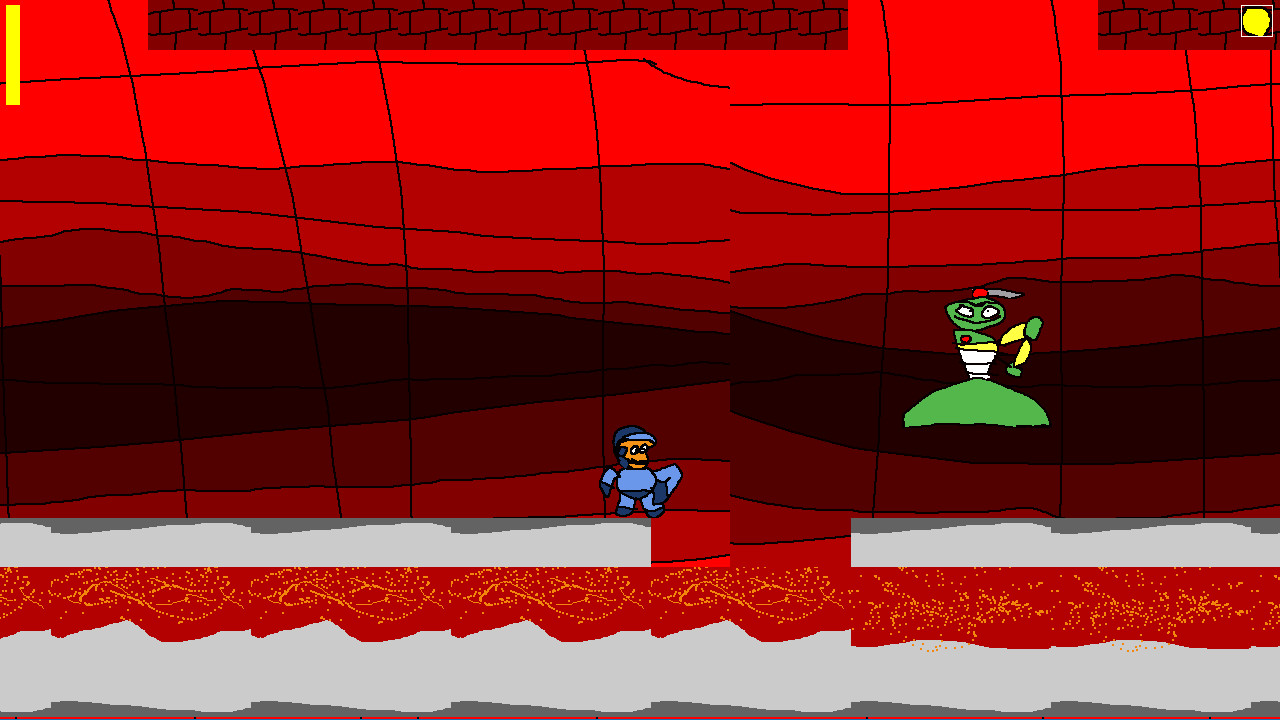Click the yellow coin icon in the HUD
This screenshot has height=720, width=1280.
[1257, 20]
